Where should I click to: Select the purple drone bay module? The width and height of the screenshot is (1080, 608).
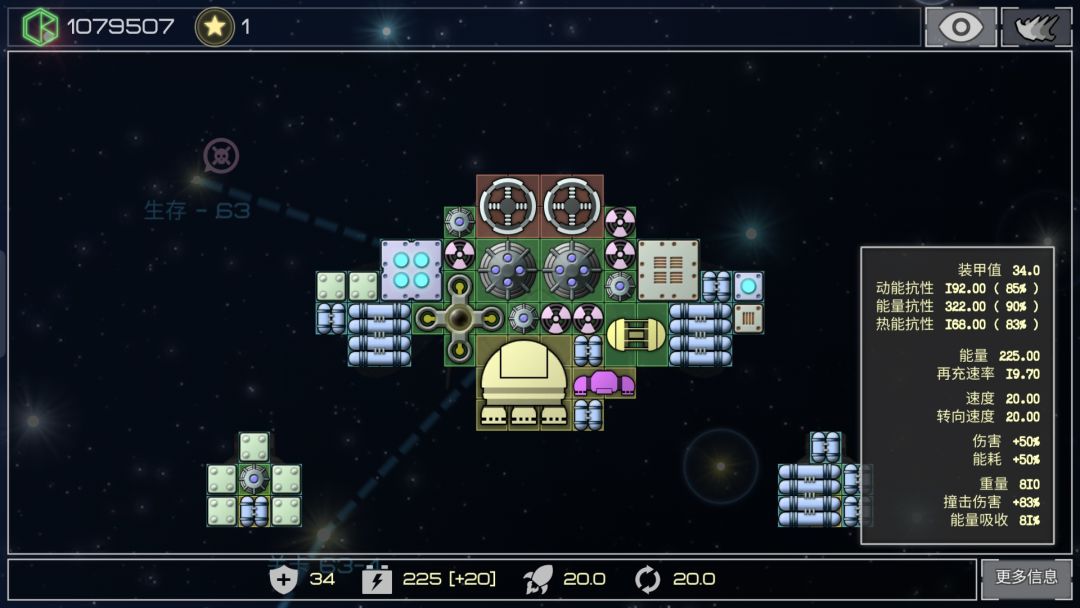[x=603, y=382]
